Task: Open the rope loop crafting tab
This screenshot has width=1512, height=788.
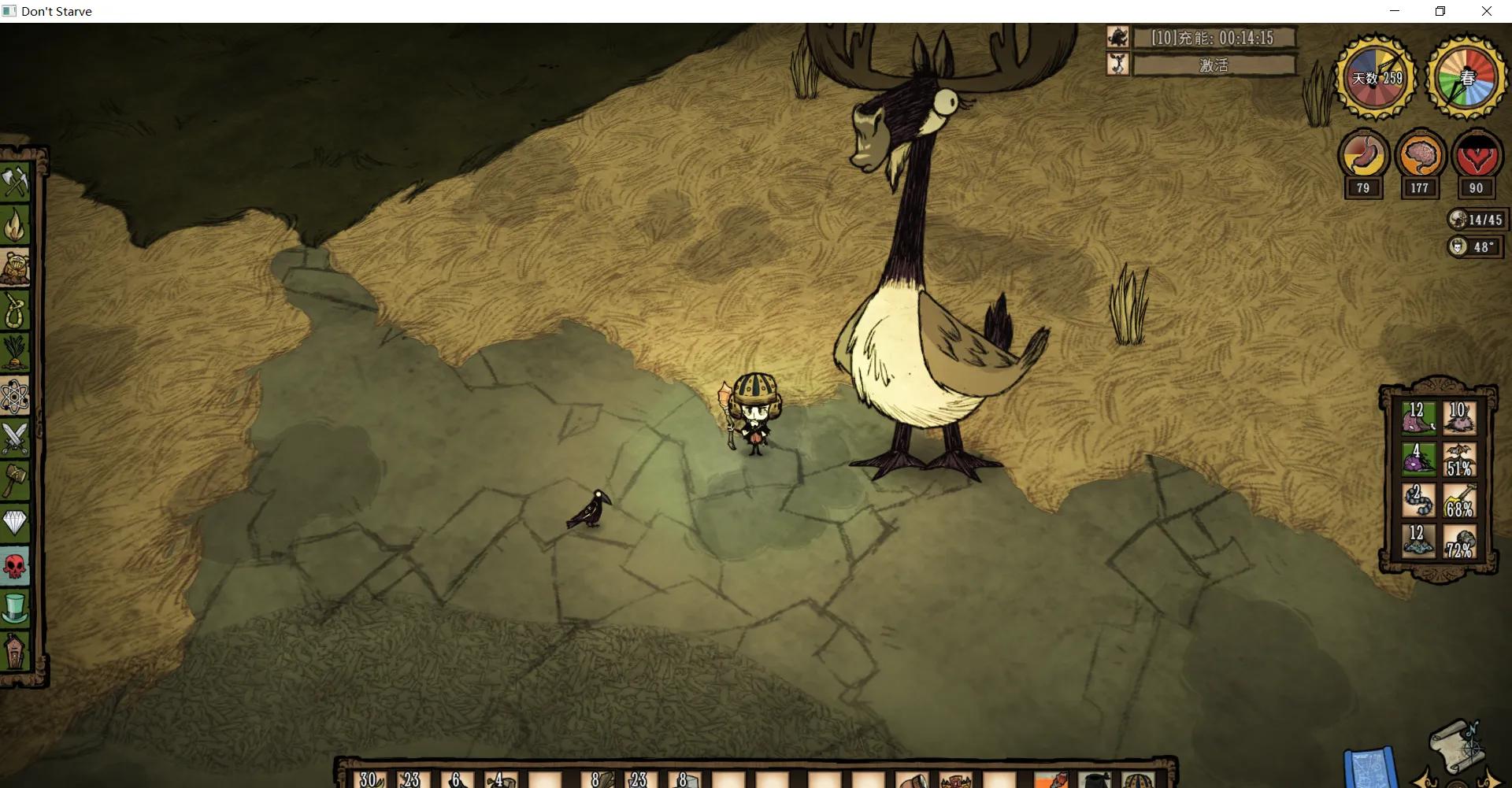Action: click(16, 310)
